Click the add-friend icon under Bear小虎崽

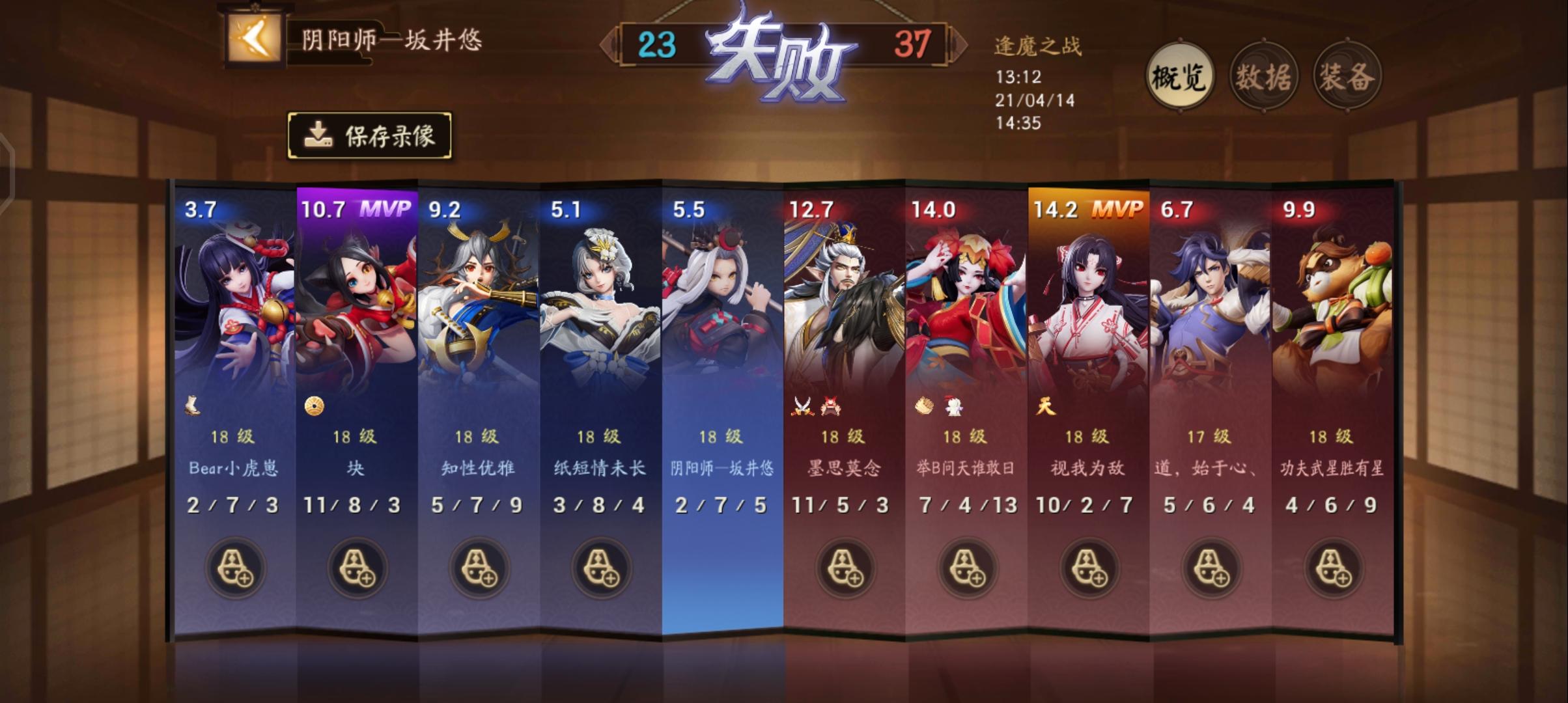(x=234, y=568)
